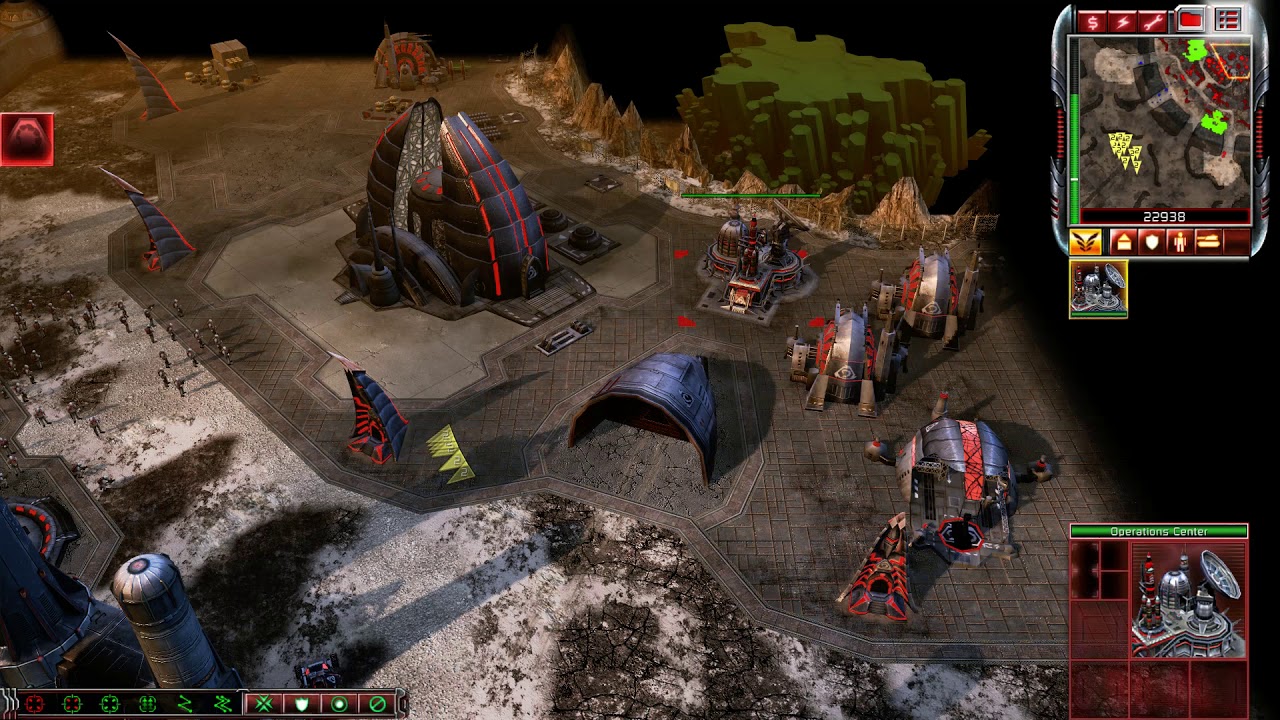Screen dimensions: 1280x720
Task: Select the Operations Center build icon
Action: click(x=1098, y=289)
